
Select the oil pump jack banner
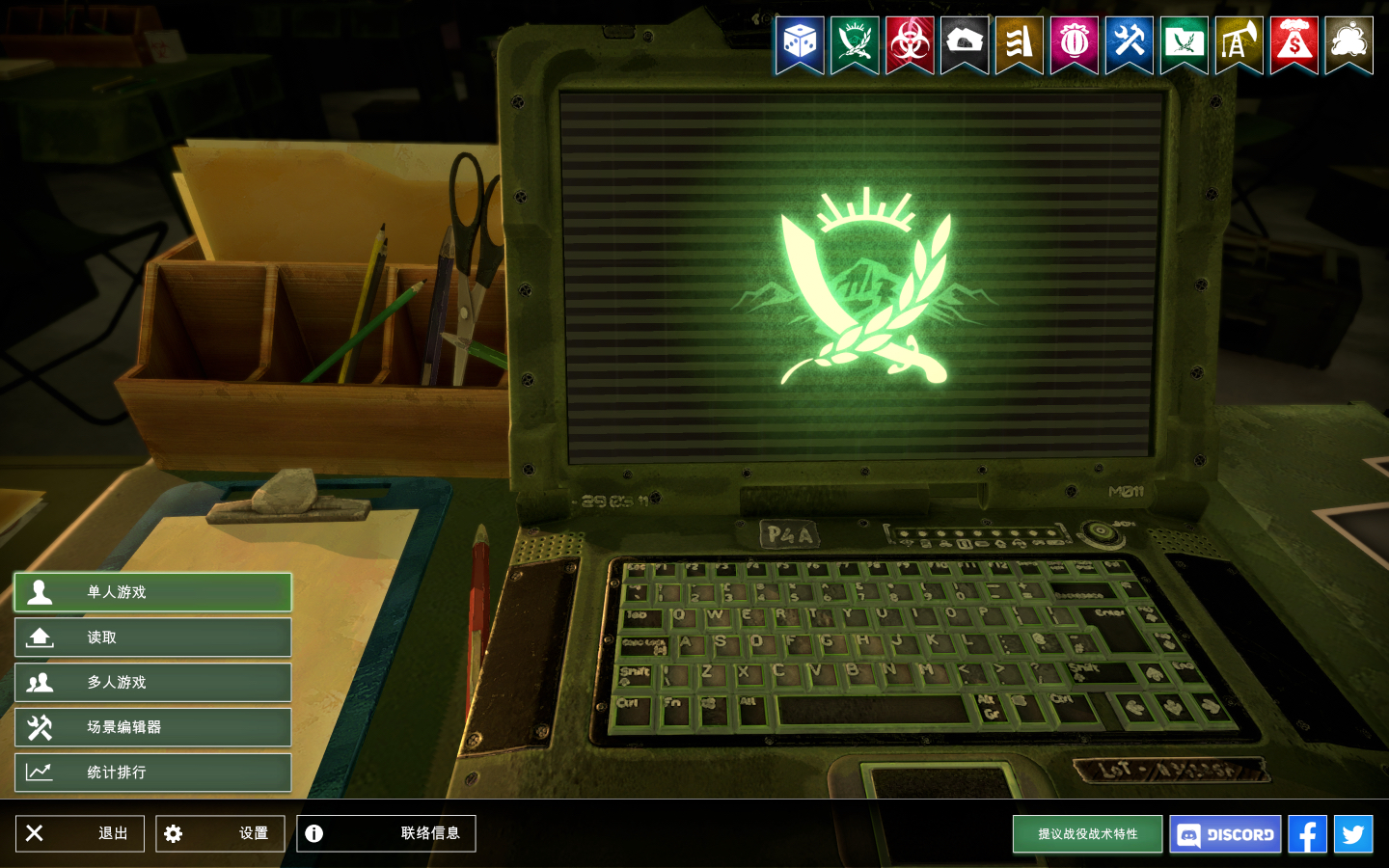1239,43
